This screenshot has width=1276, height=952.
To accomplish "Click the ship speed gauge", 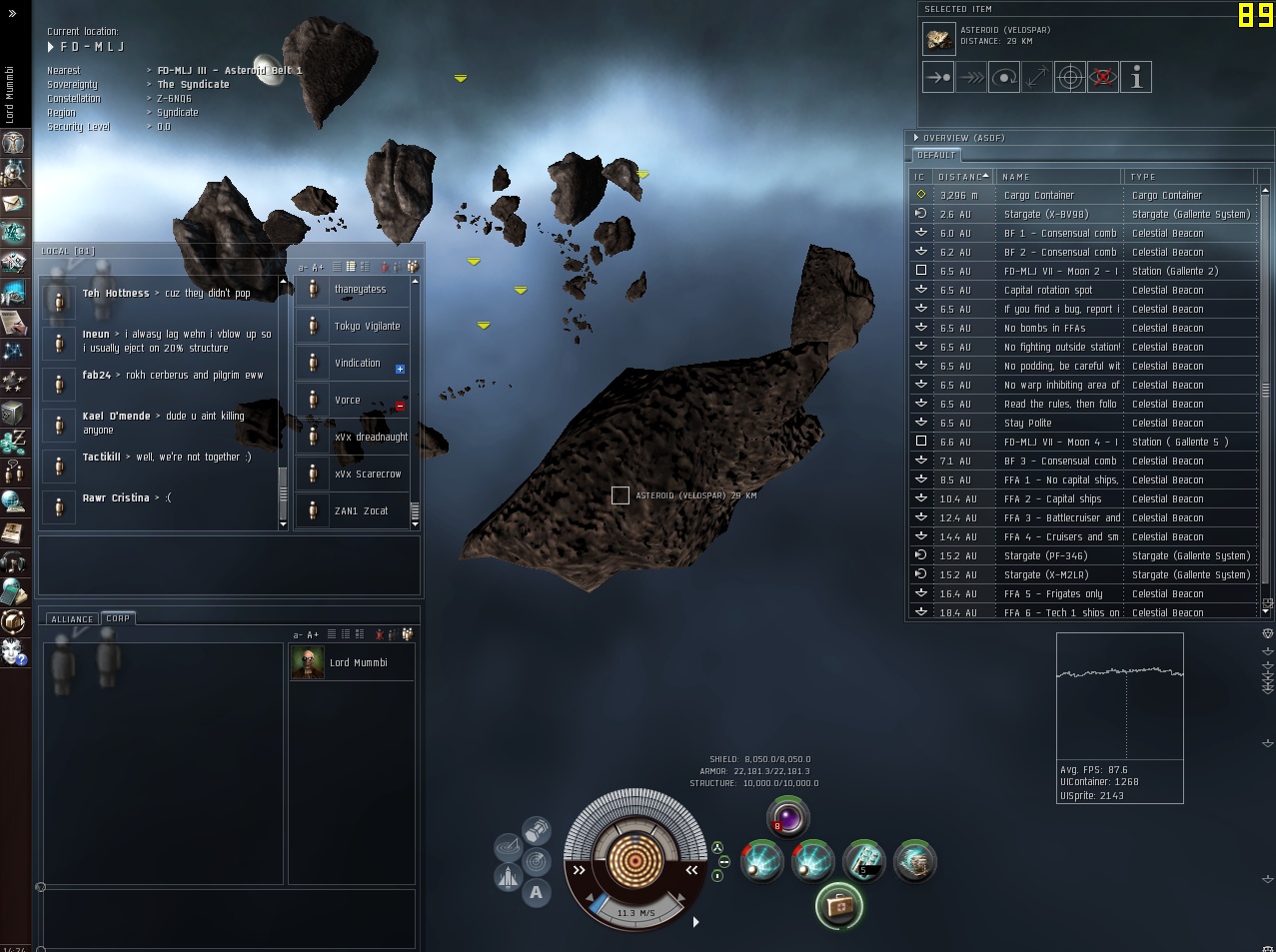I will (635, 912).
